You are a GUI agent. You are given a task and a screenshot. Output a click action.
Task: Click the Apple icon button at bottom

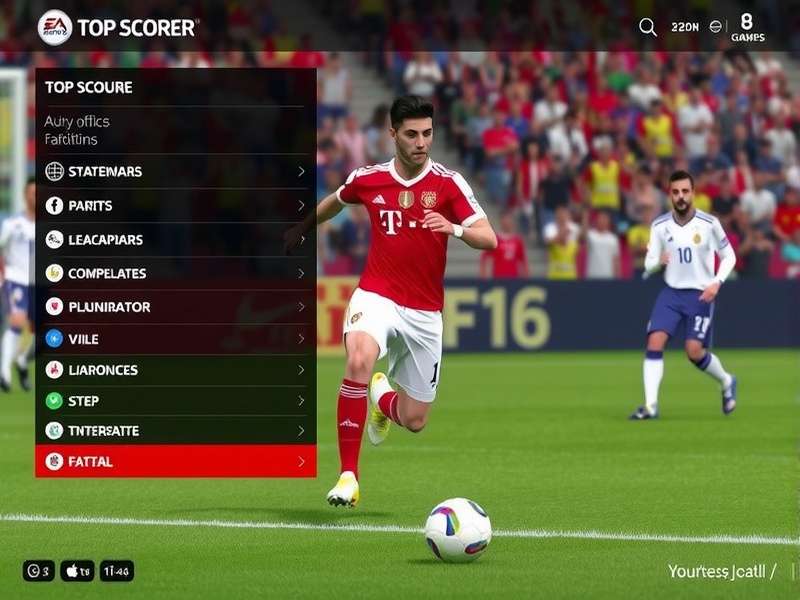coord(77,571)
